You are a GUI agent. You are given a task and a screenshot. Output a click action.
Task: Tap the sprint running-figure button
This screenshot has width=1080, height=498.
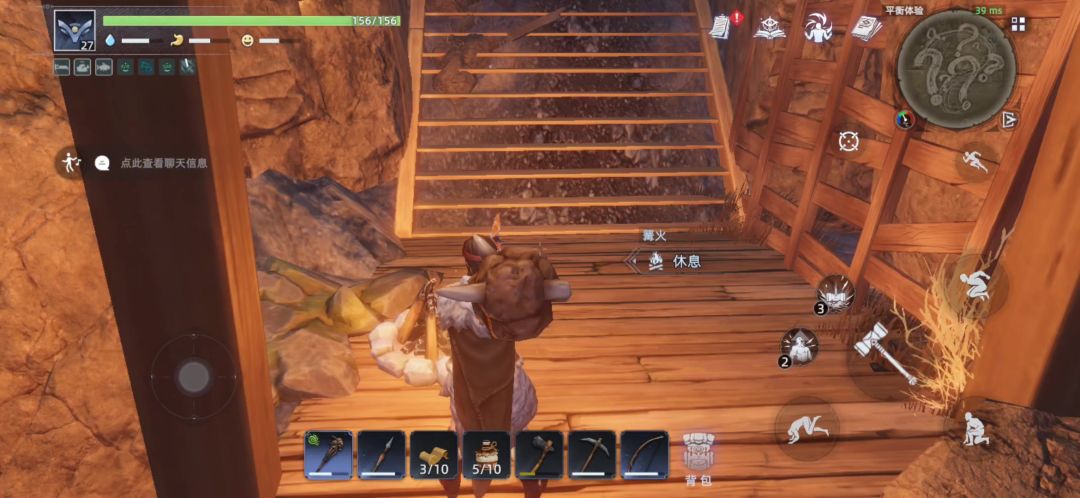click(x=975, y=161)
